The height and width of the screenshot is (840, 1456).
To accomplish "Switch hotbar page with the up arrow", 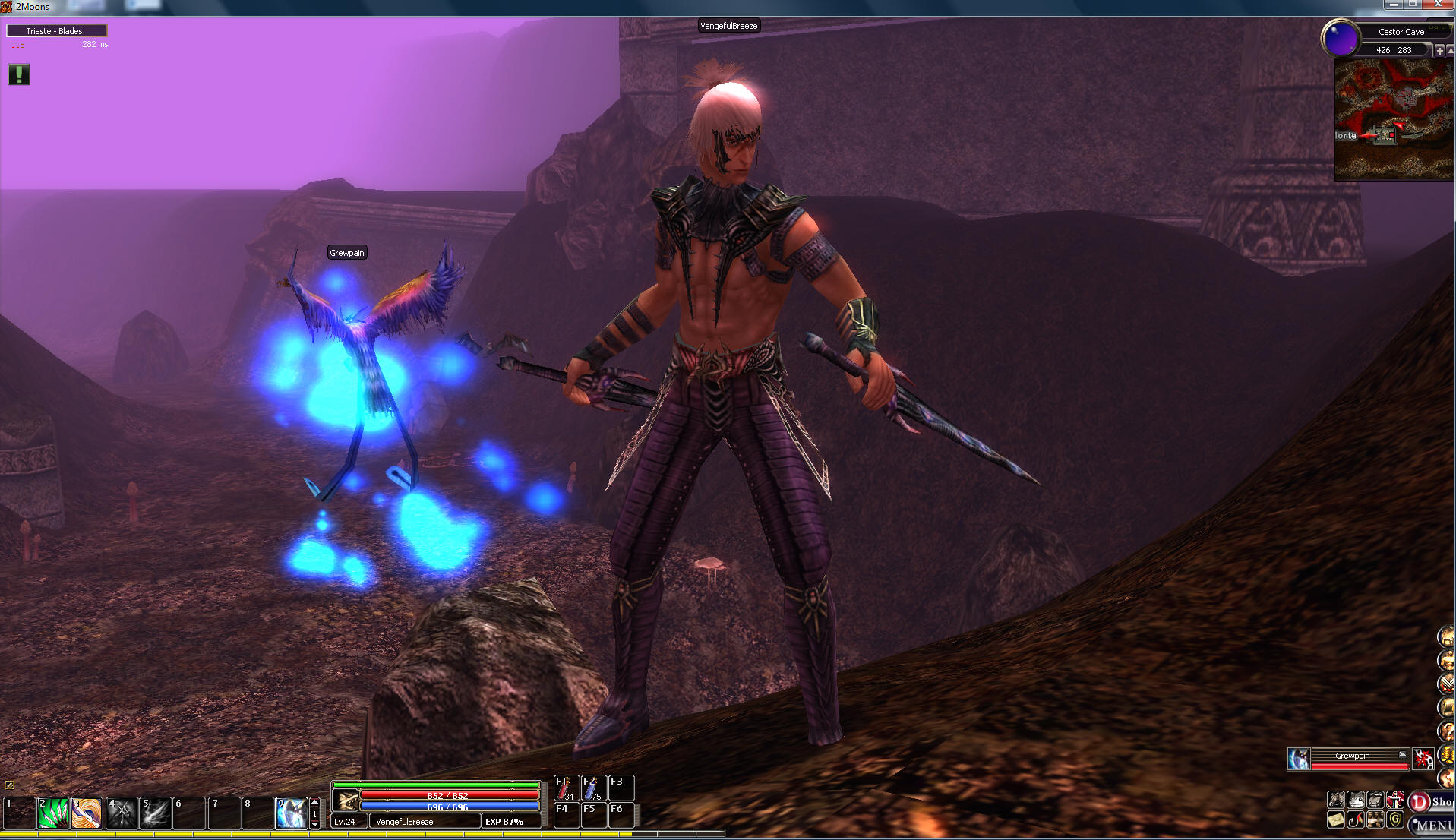I will coord(315,802).
